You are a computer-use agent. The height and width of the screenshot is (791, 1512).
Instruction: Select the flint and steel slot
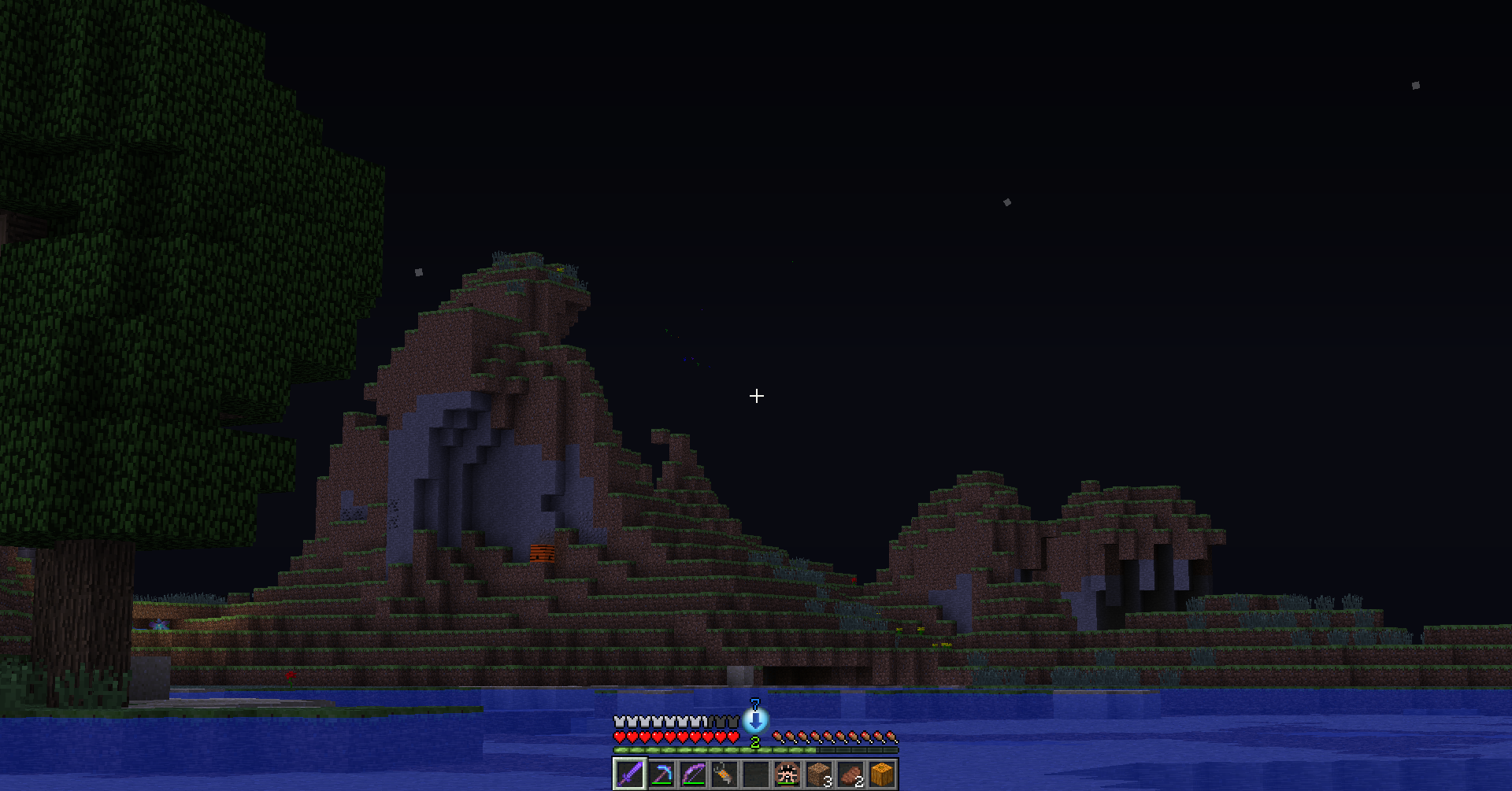click(724, 774)
